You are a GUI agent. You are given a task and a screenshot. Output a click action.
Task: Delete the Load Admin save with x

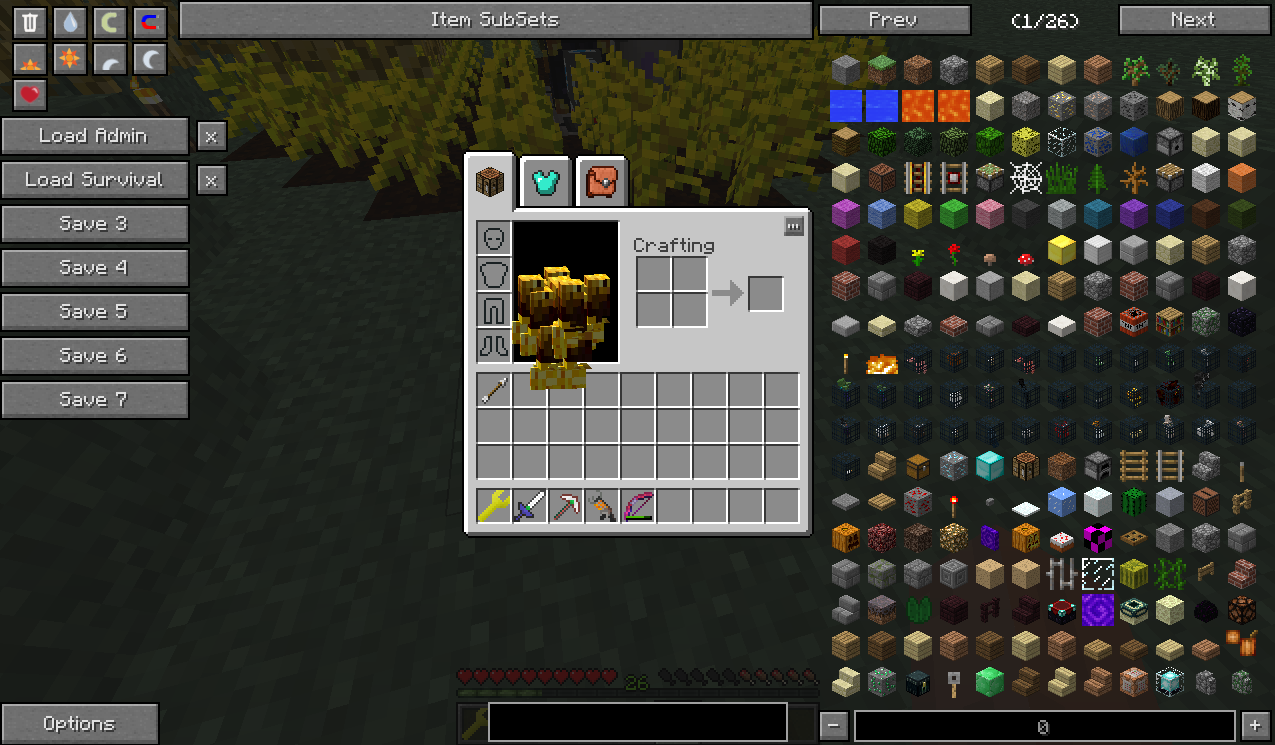click(211, 136)
